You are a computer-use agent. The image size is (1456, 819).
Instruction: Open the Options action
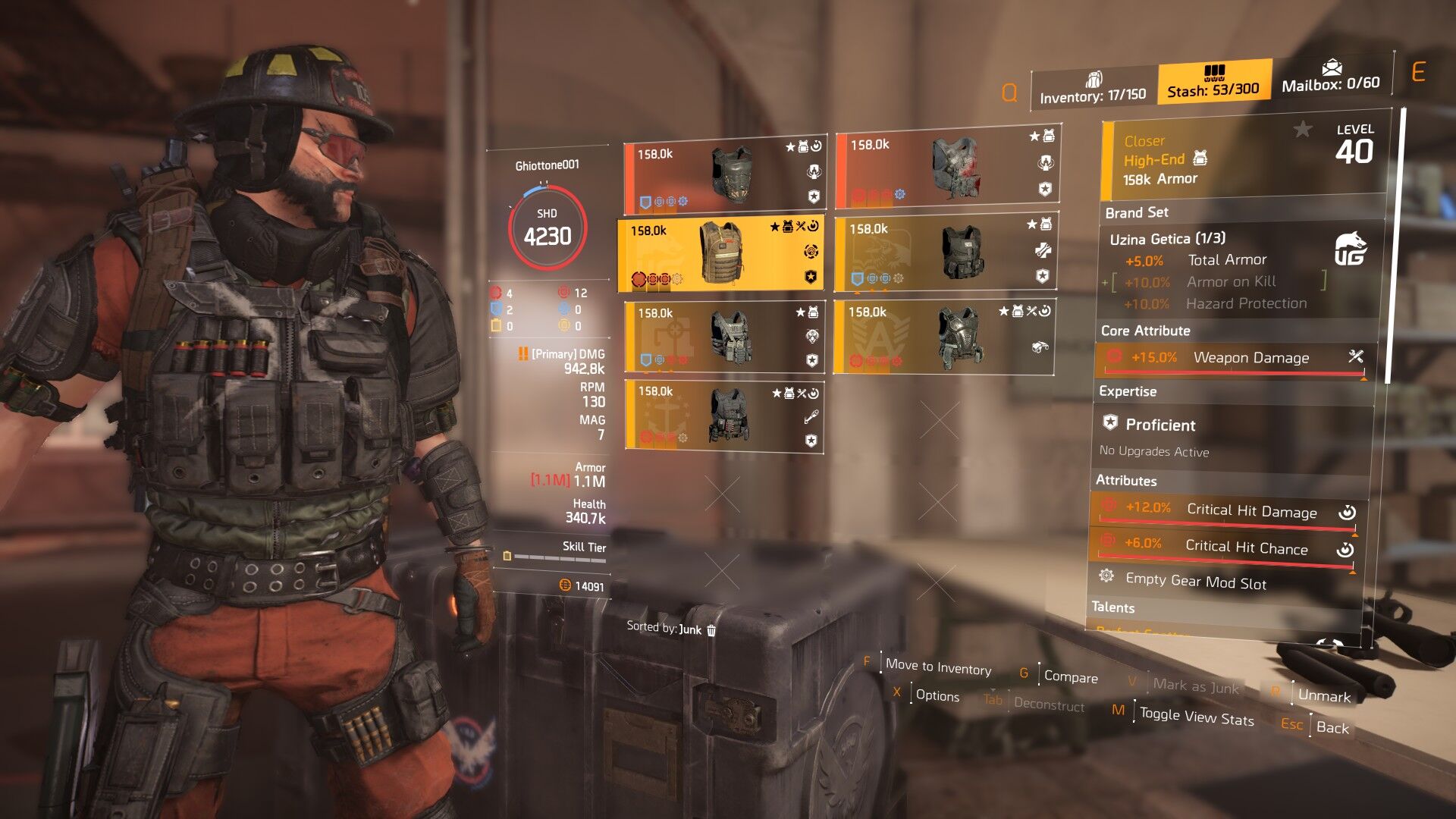[x=937, y=695]
